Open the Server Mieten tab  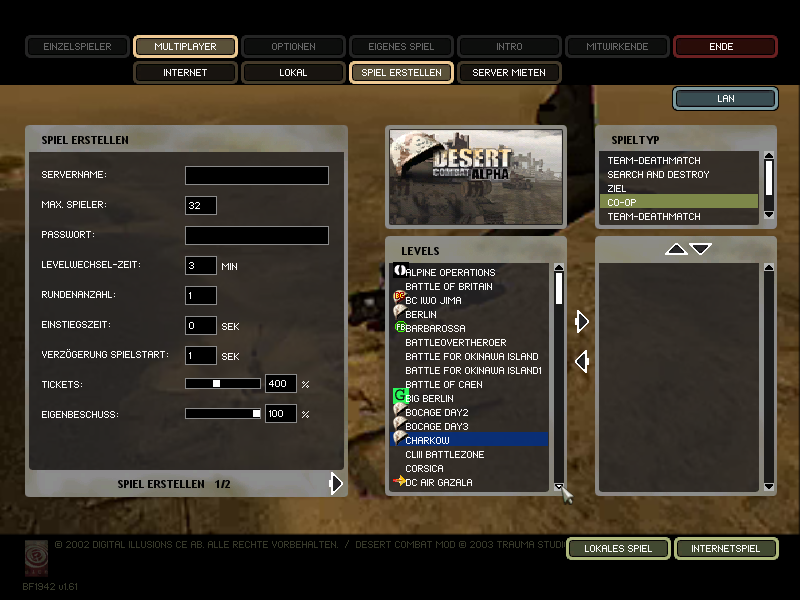point(509,73)
